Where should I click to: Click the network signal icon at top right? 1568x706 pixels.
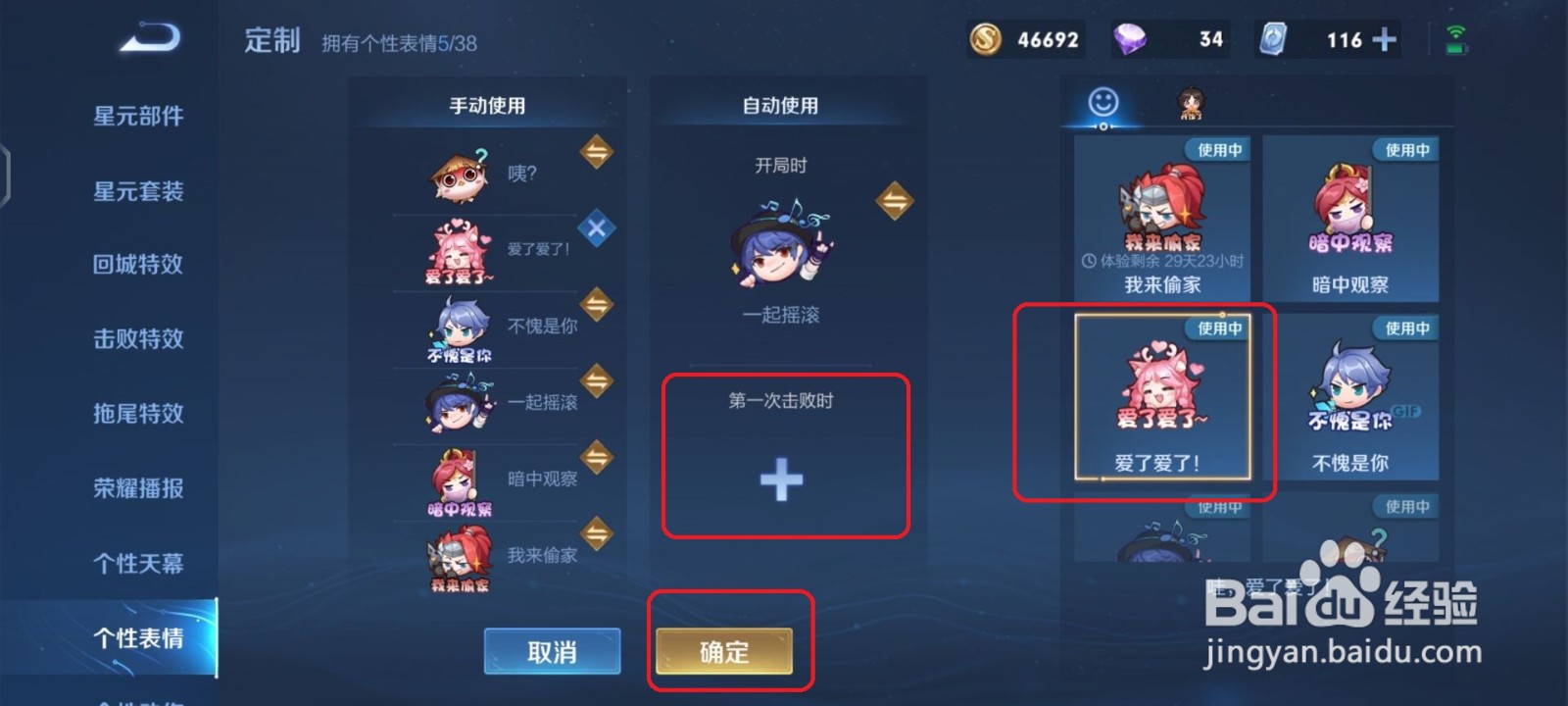pyautogui.click(x=1457, y=32)
